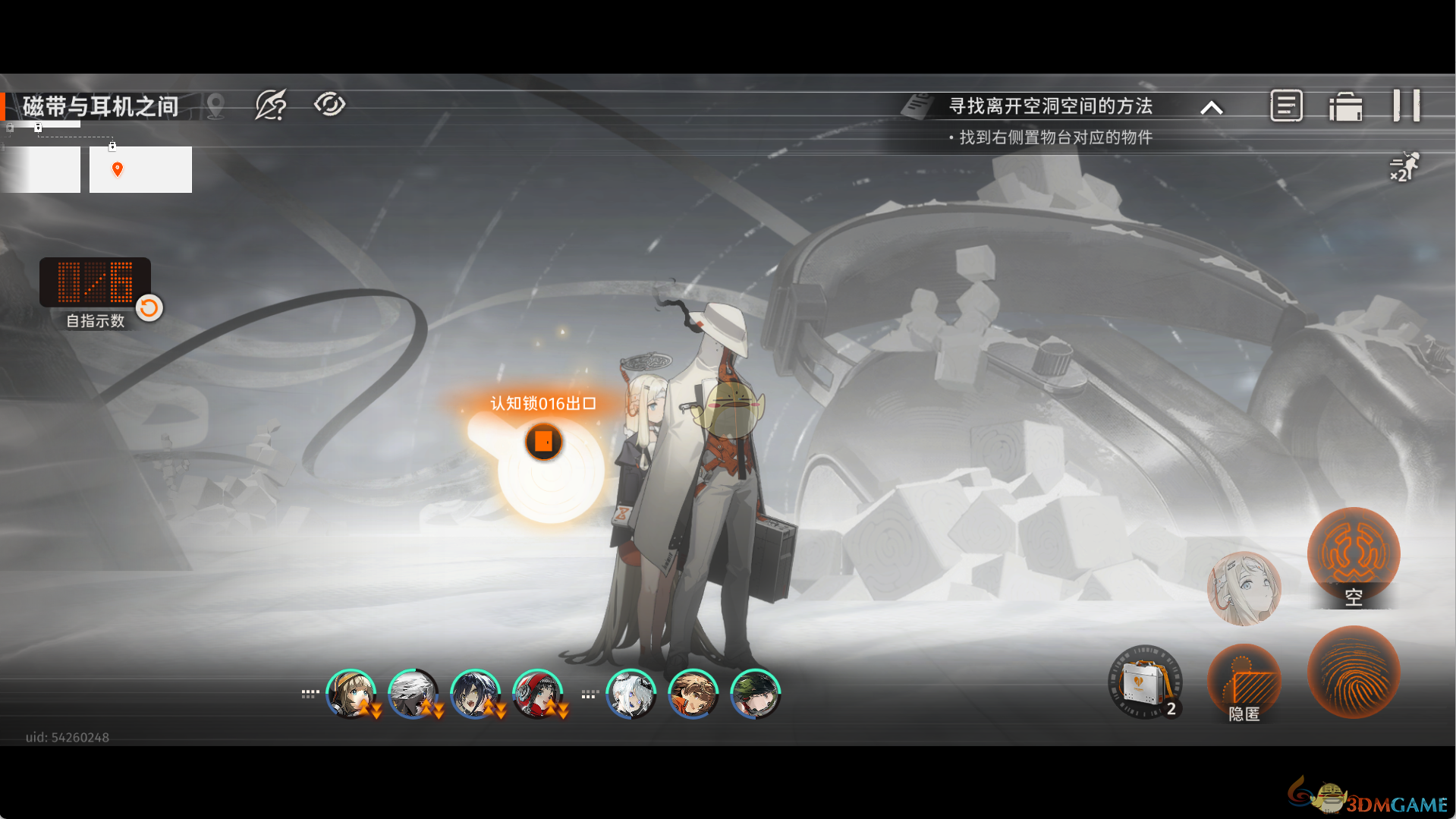Choose the green-haired character portrait
This screenshot has height=819, width=1456.
pyautogui.click(x=755, y=694)
